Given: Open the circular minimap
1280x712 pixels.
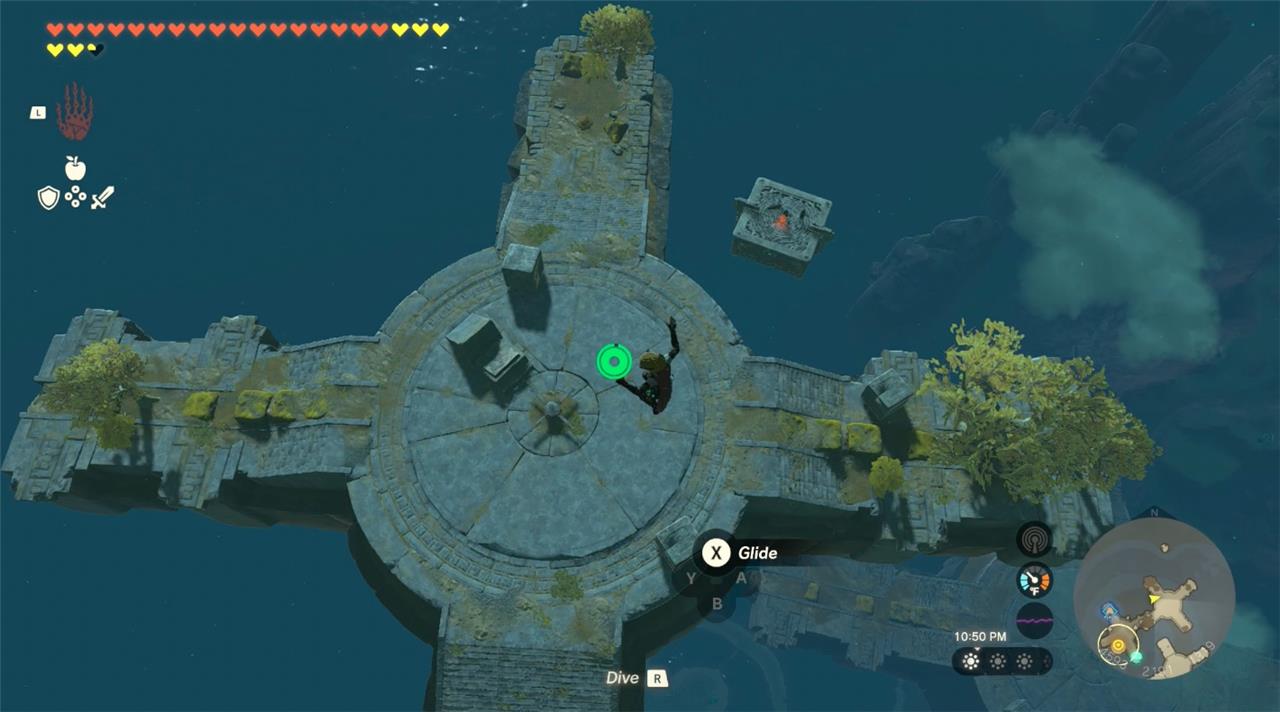Looking at the screenshot, I should [1153, 598].
